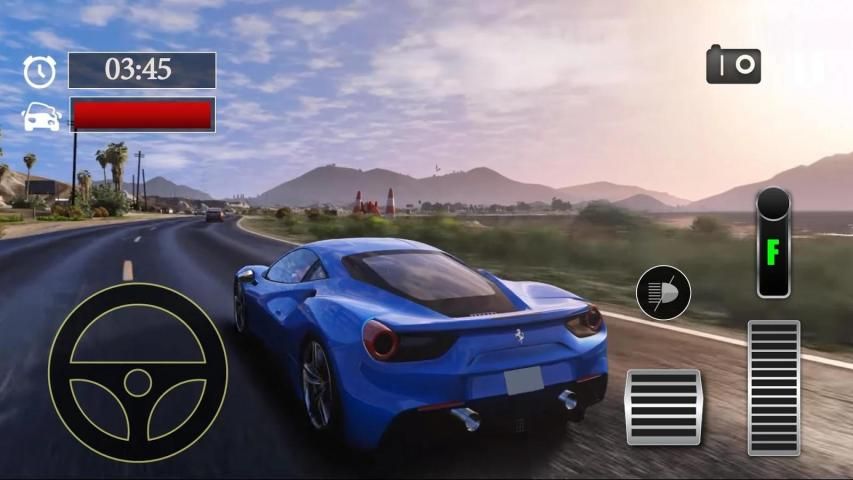
Task: Tap the steering wheel control
Action: [138, 372]
